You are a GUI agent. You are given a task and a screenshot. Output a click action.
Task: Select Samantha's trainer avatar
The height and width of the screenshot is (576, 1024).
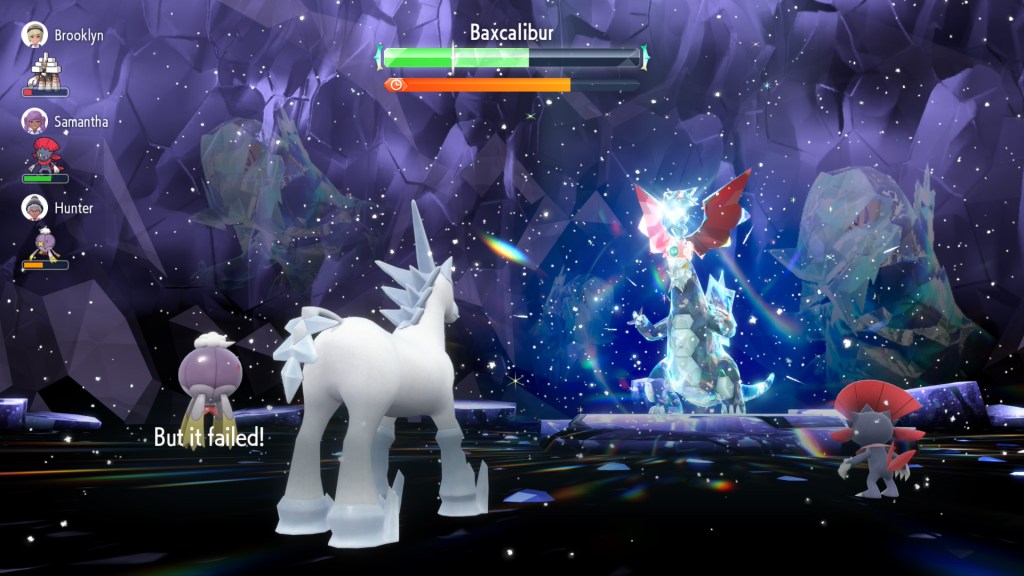pyautogui.click(x=36, y=121)
